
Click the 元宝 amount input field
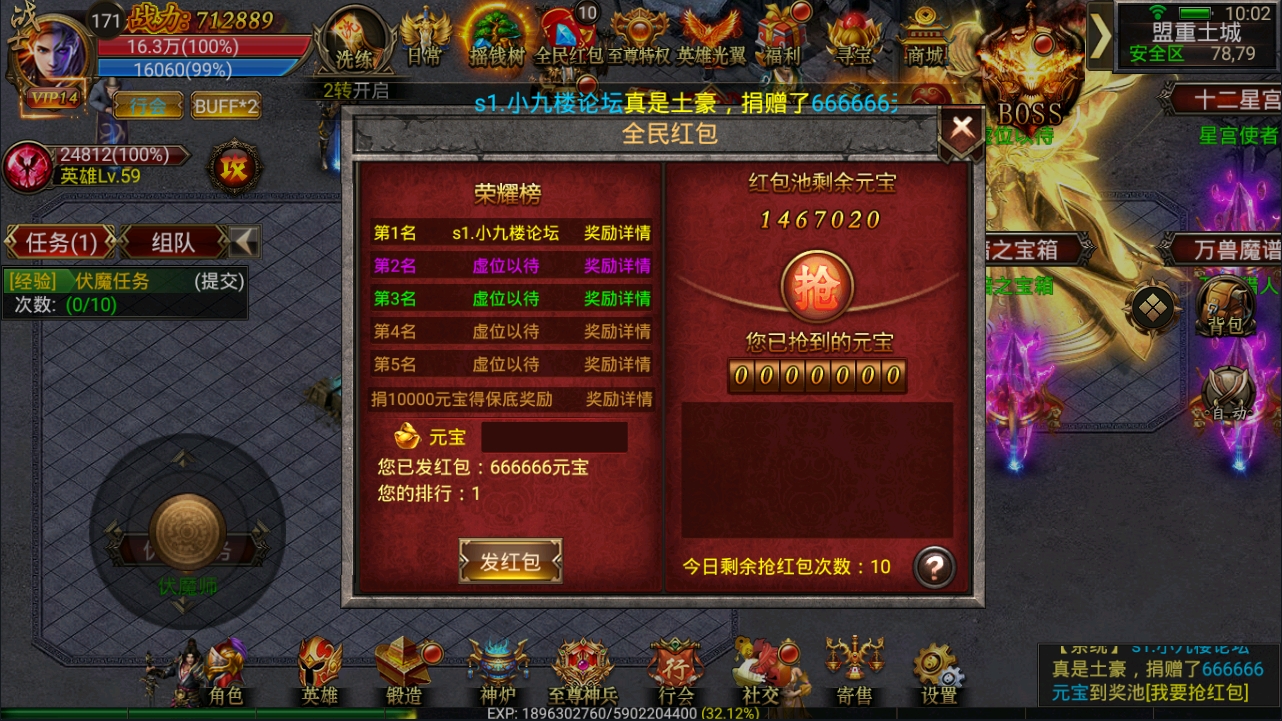[555, 437]
